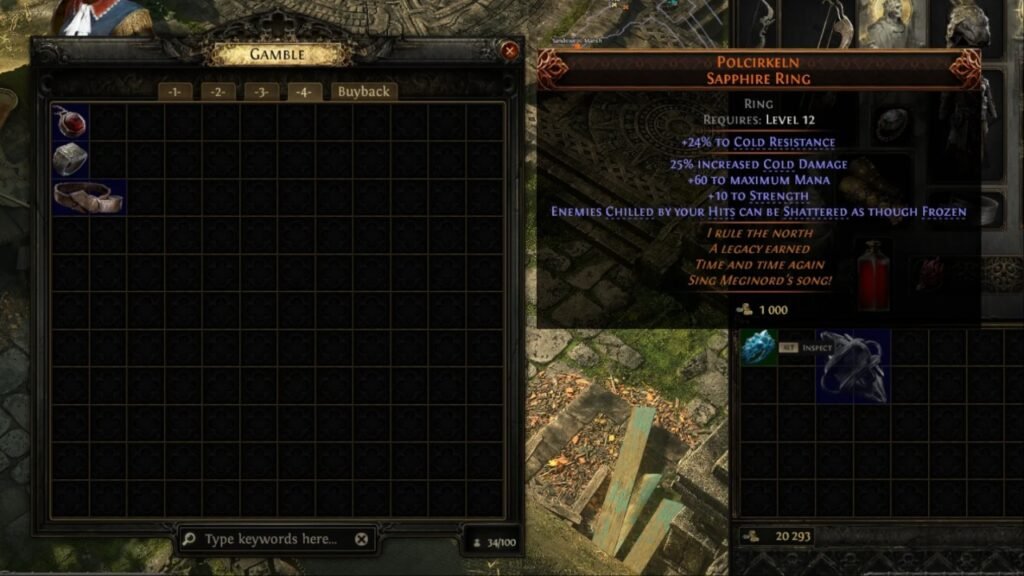1024x576 pixels.
Task: Choose the leather belt item
Action: [x=89, y=197]
